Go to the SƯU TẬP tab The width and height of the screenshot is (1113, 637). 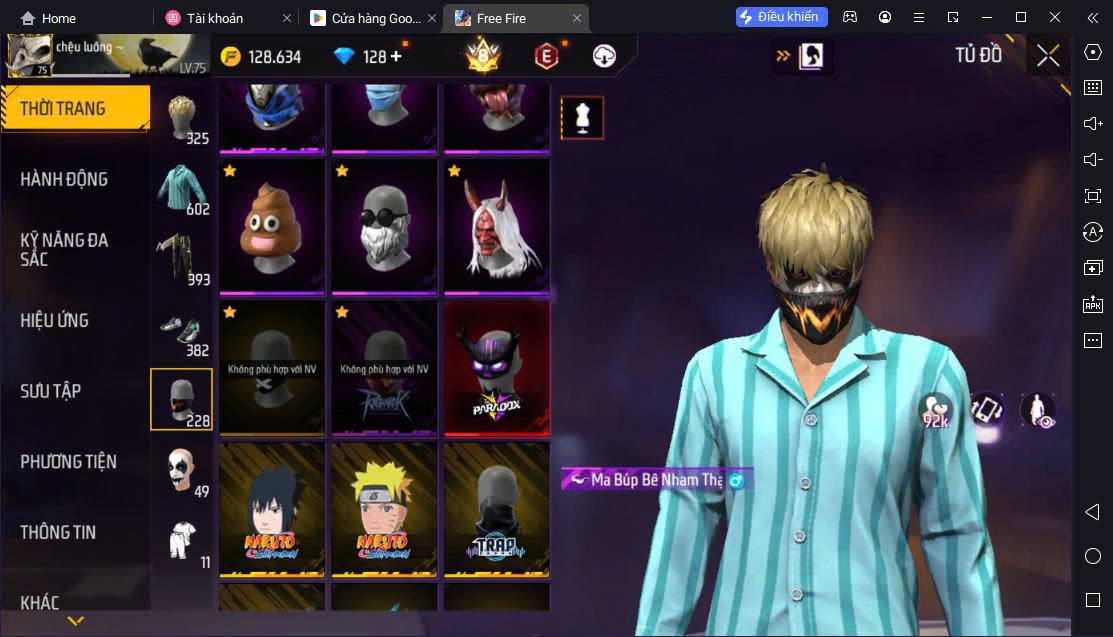tap(50, 391)
